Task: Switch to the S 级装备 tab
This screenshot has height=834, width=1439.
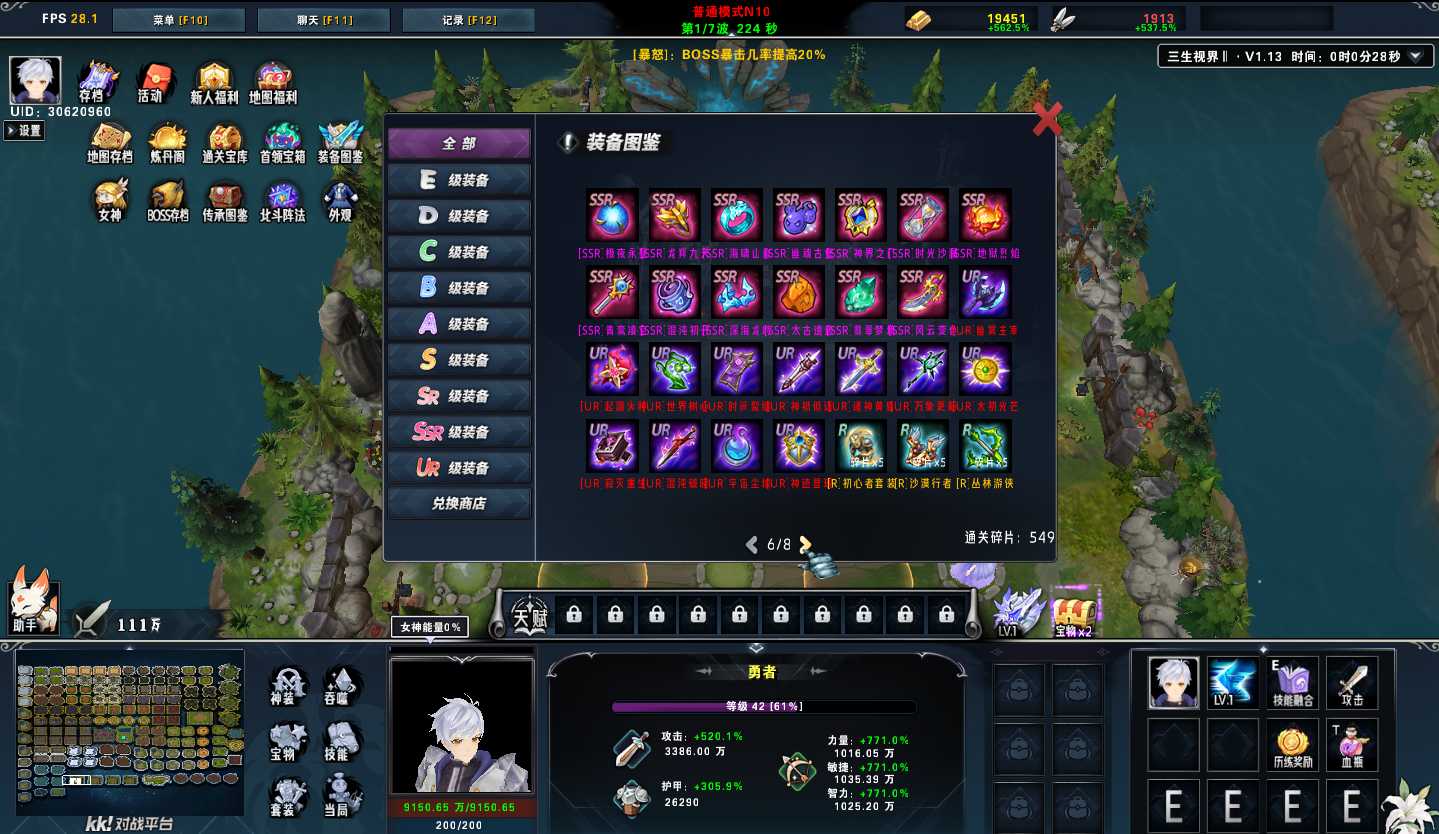Action: pos(459,360)
